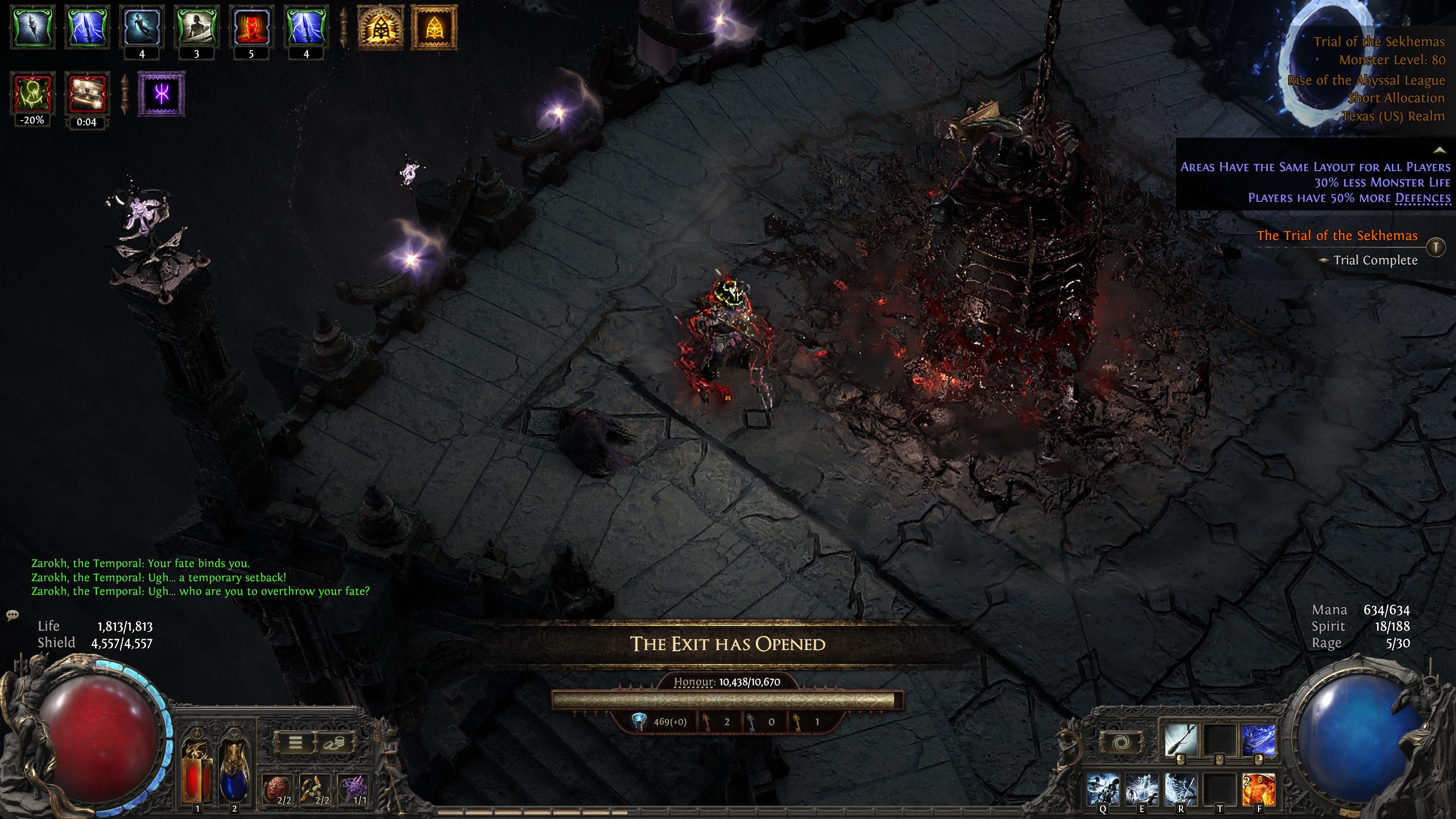
Task: Inspect the green -20% debuff icon
Action: coord(32,94)
